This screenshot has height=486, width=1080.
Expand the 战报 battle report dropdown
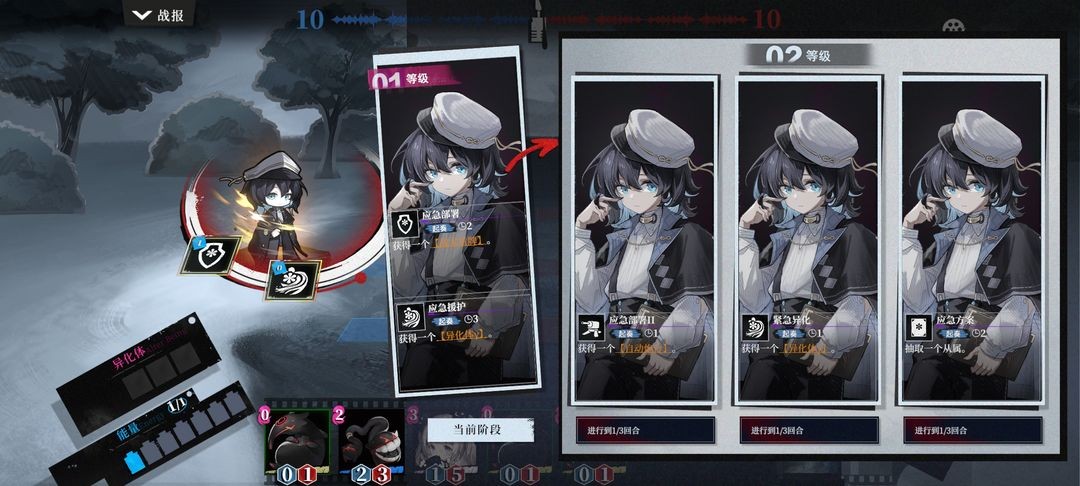[x=159, y=14]
